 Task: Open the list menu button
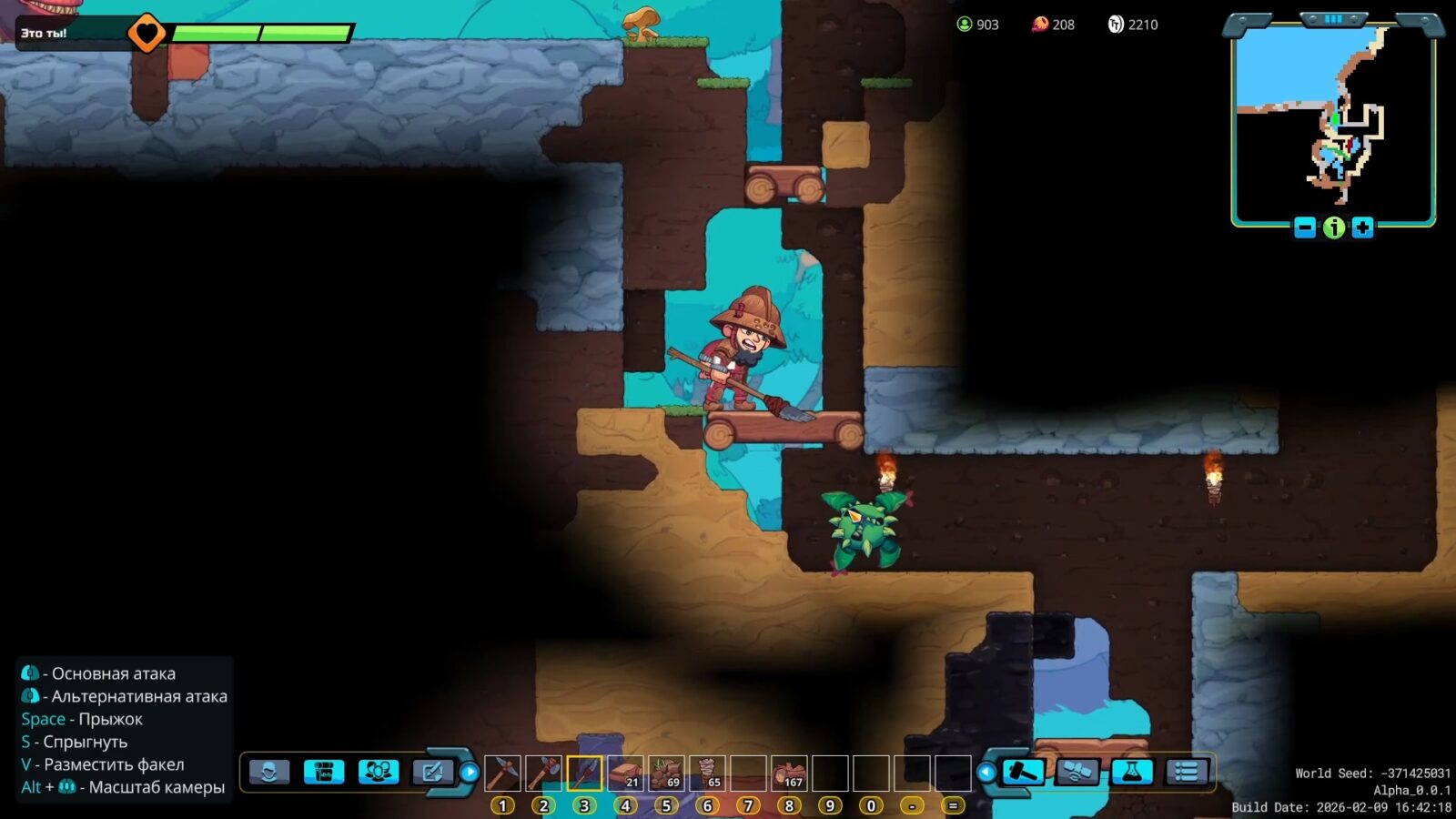pos(1187,773)
